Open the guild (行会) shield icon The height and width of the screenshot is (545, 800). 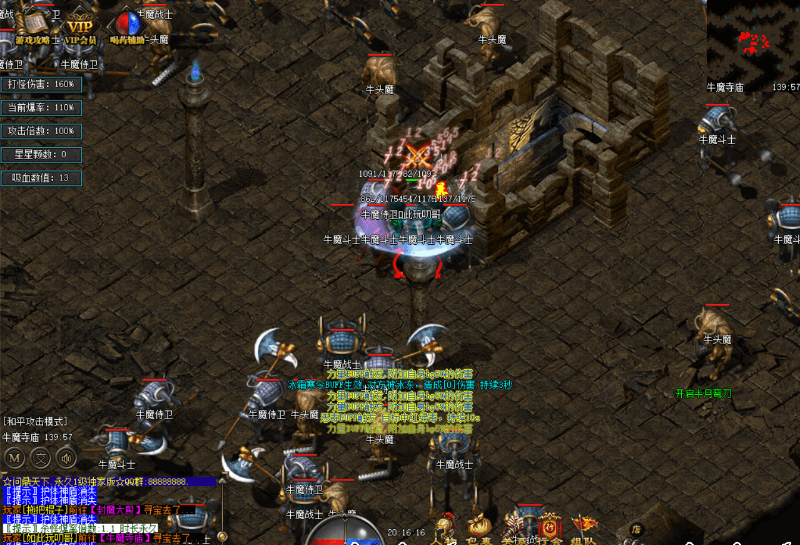548,526
